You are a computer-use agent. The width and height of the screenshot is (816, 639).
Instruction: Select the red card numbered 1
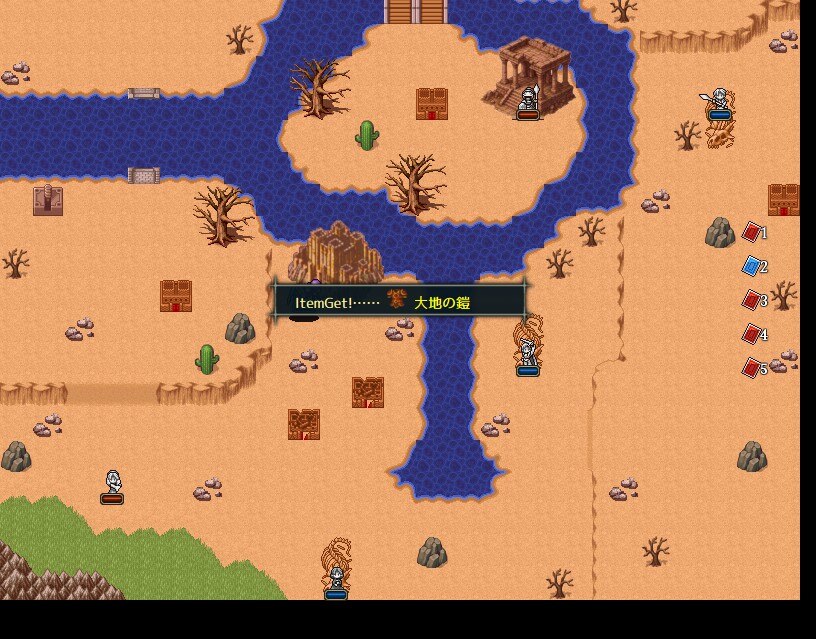click(752, 232)
